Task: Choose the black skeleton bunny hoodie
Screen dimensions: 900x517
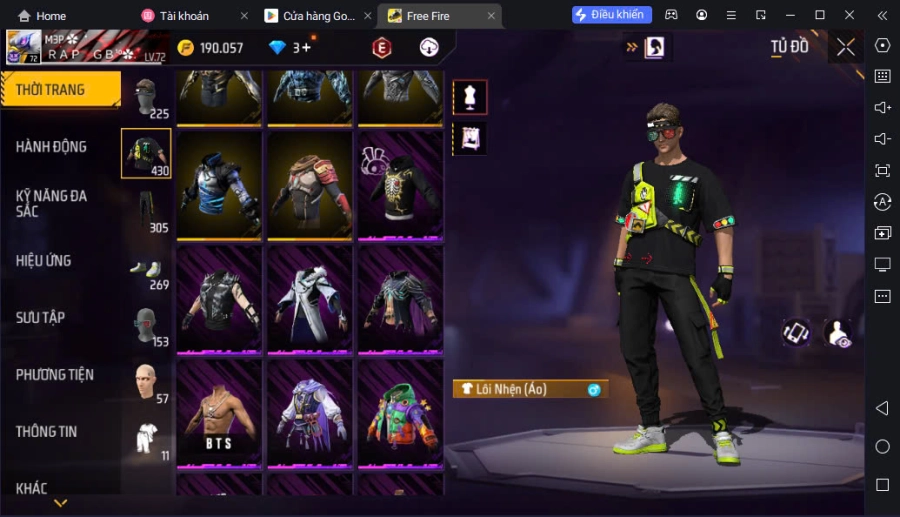Action: pyautogui.click(x=400, y=185)
